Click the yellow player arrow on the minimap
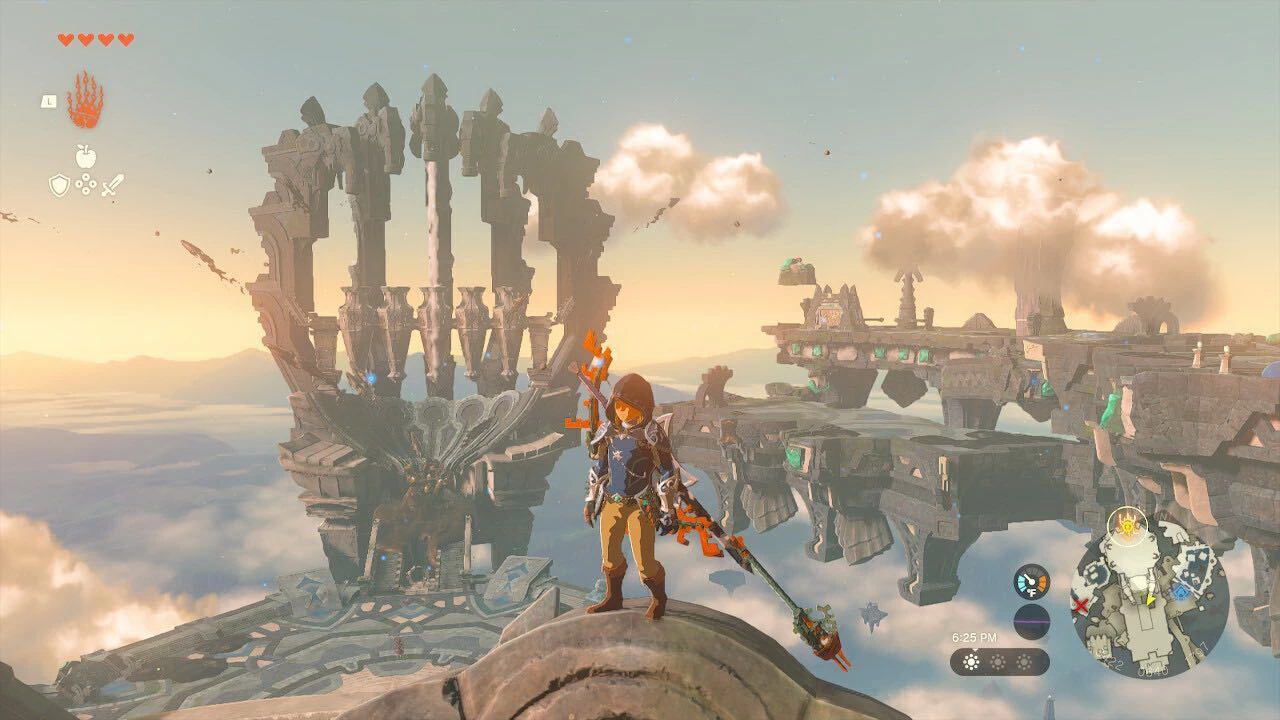The image size is (1280, 720). (1150, 601)
